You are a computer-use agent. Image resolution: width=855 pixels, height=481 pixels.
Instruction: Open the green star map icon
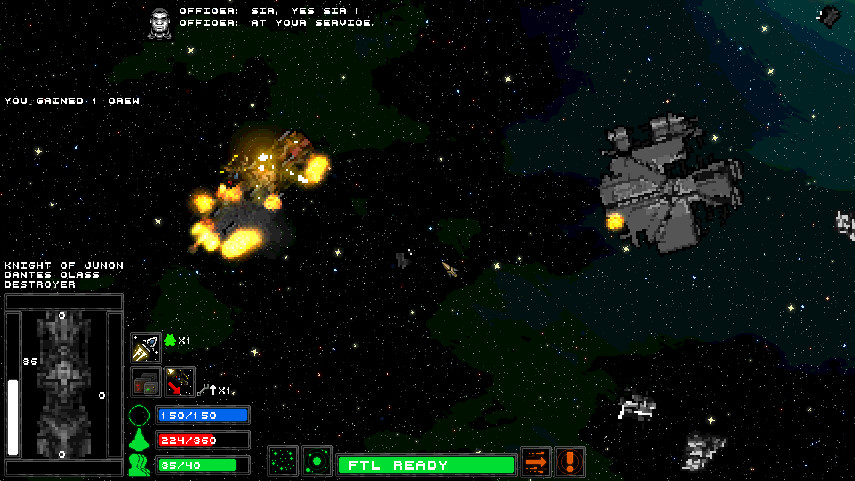pos(283,462)
